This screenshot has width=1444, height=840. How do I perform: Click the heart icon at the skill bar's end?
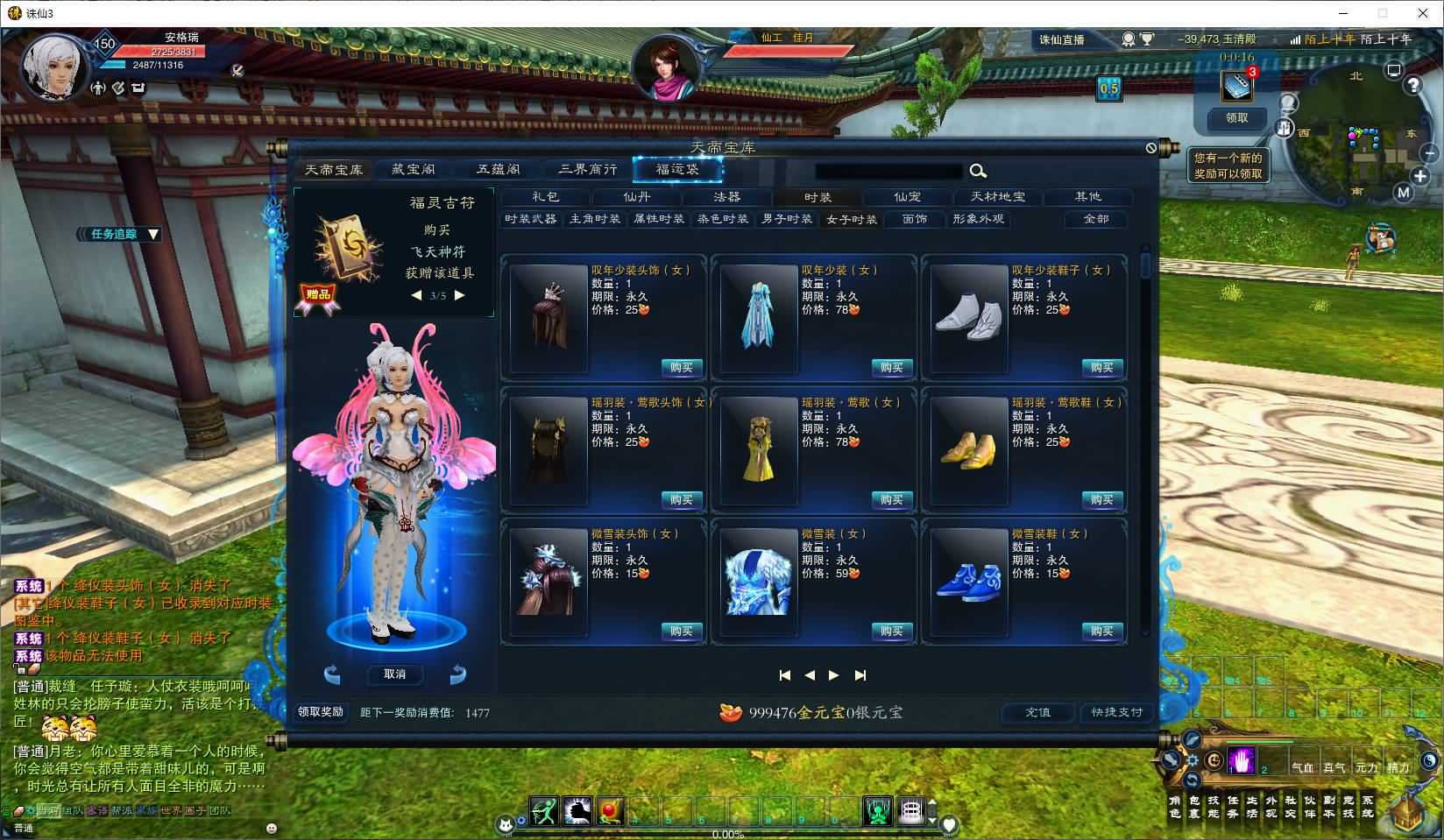pos(949,822)
